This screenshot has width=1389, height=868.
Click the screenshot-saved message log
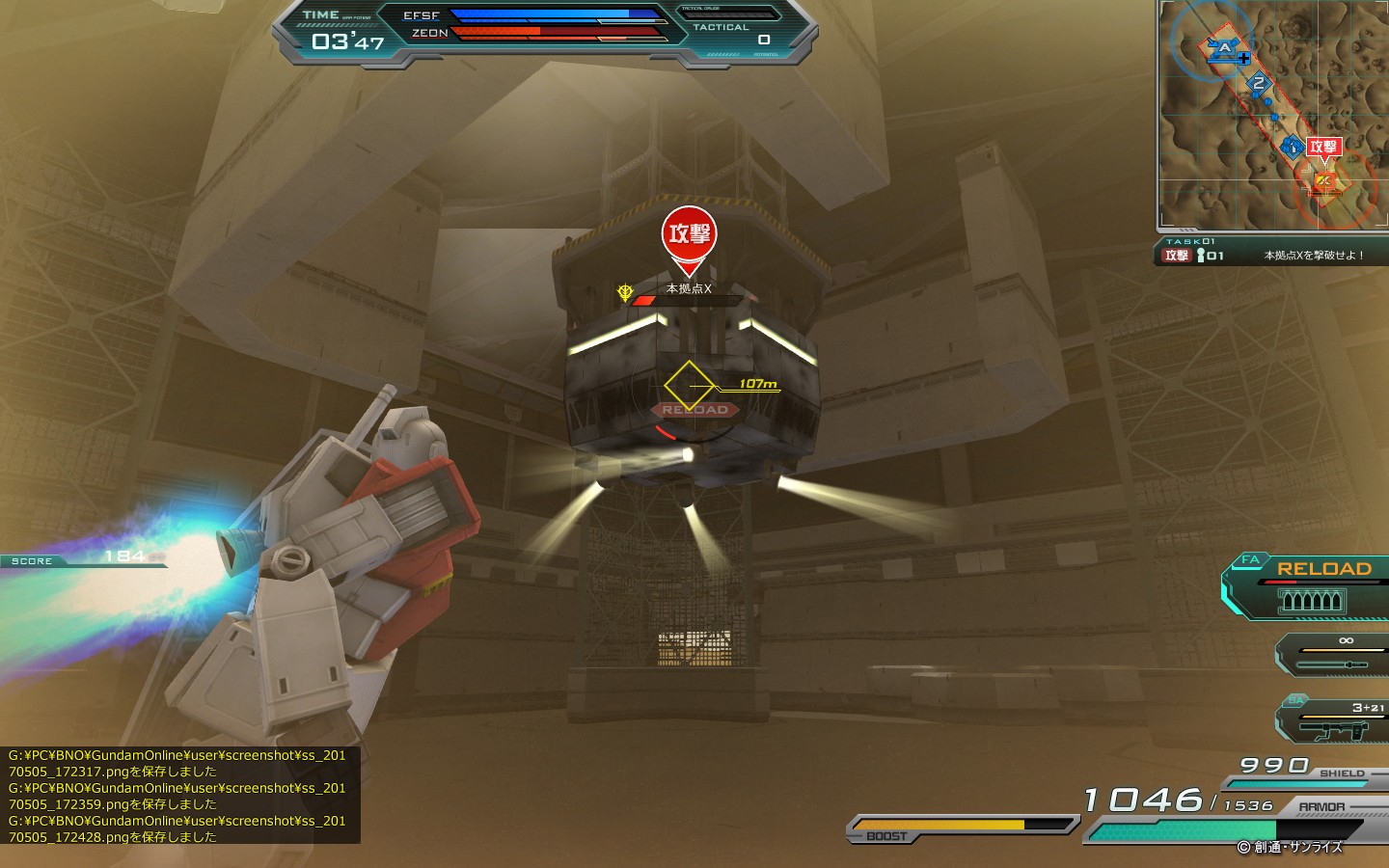[x=180, y=796]
